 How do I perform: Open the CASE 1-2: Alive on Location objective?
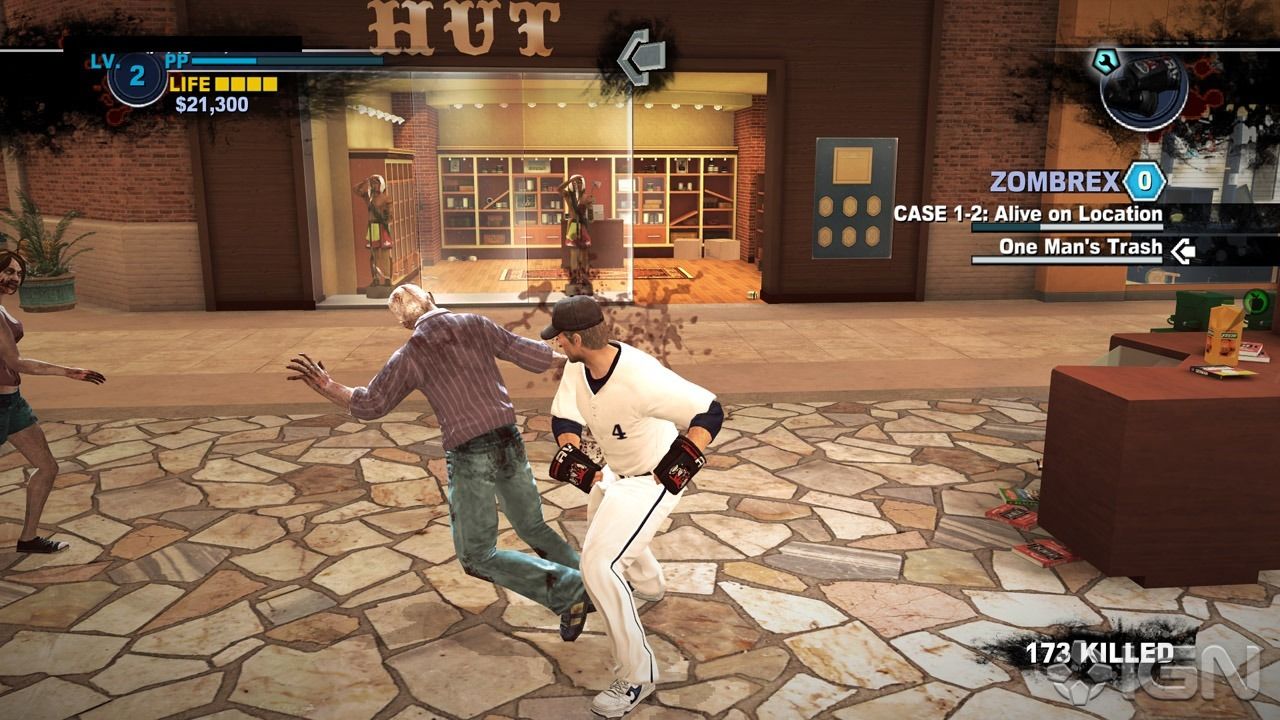point(1027,214)
